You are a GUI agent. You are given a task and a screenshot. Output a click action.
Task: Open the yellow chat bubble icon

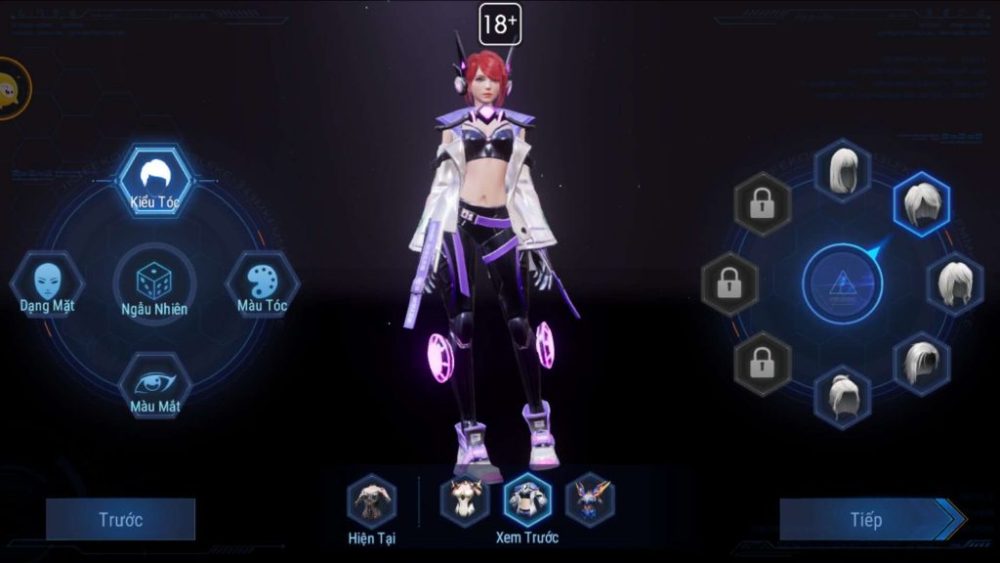pyautogui.click(x=12, y=89)
